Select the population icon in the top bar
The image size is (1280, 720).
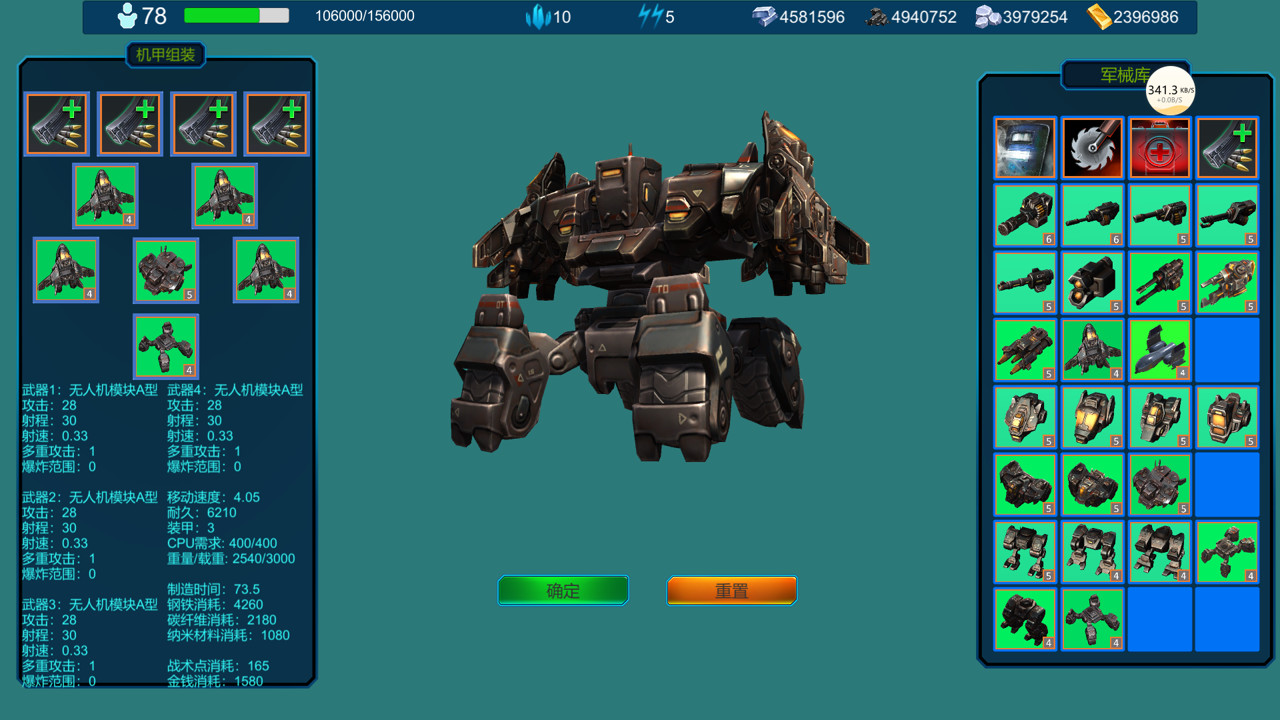(126, 16)
